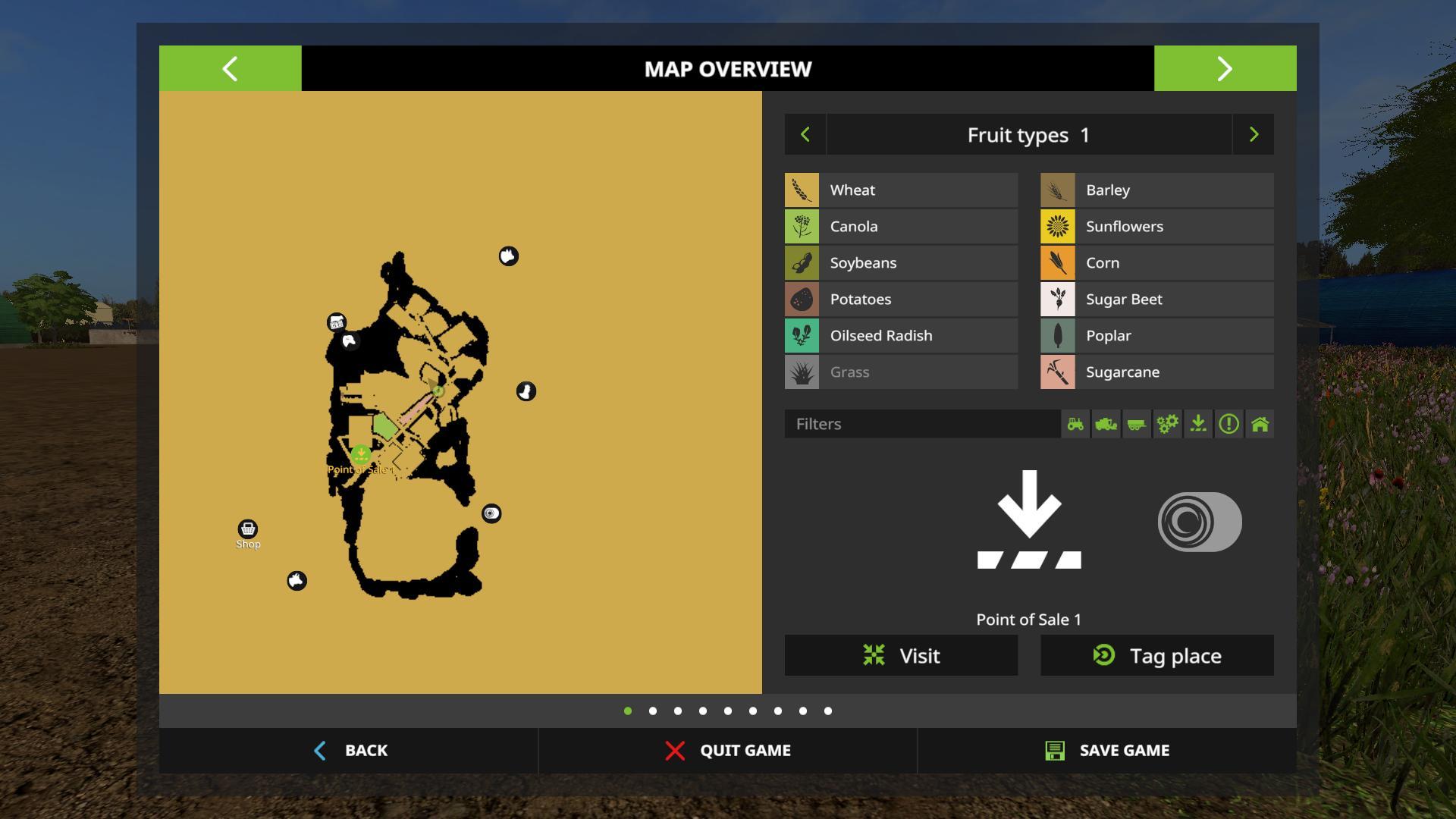Go to the next menu page arrow

[x=1225, y=68]
